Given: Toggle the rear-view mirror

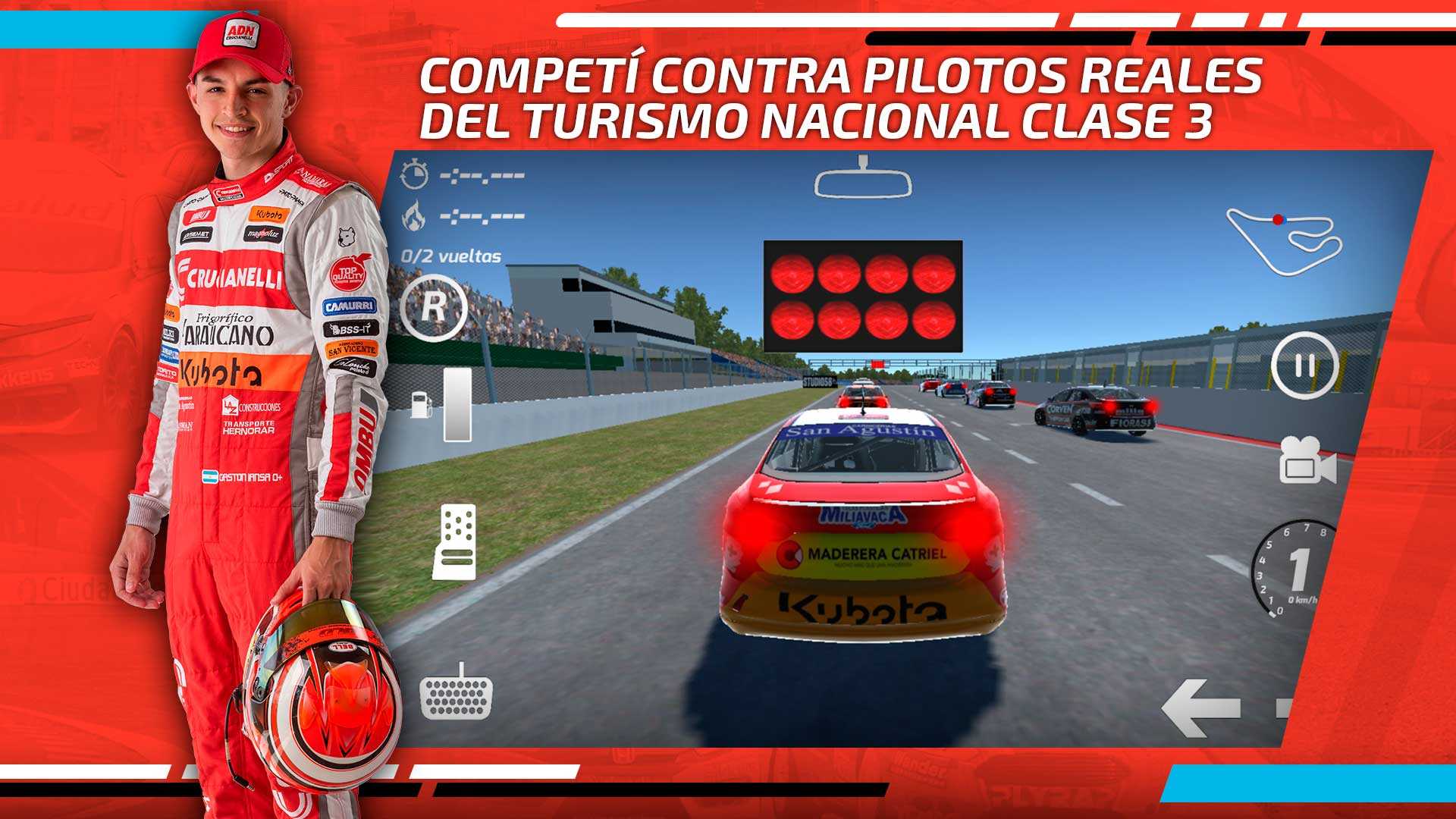Looking at the screenshot, I should [x=862, y=179].
